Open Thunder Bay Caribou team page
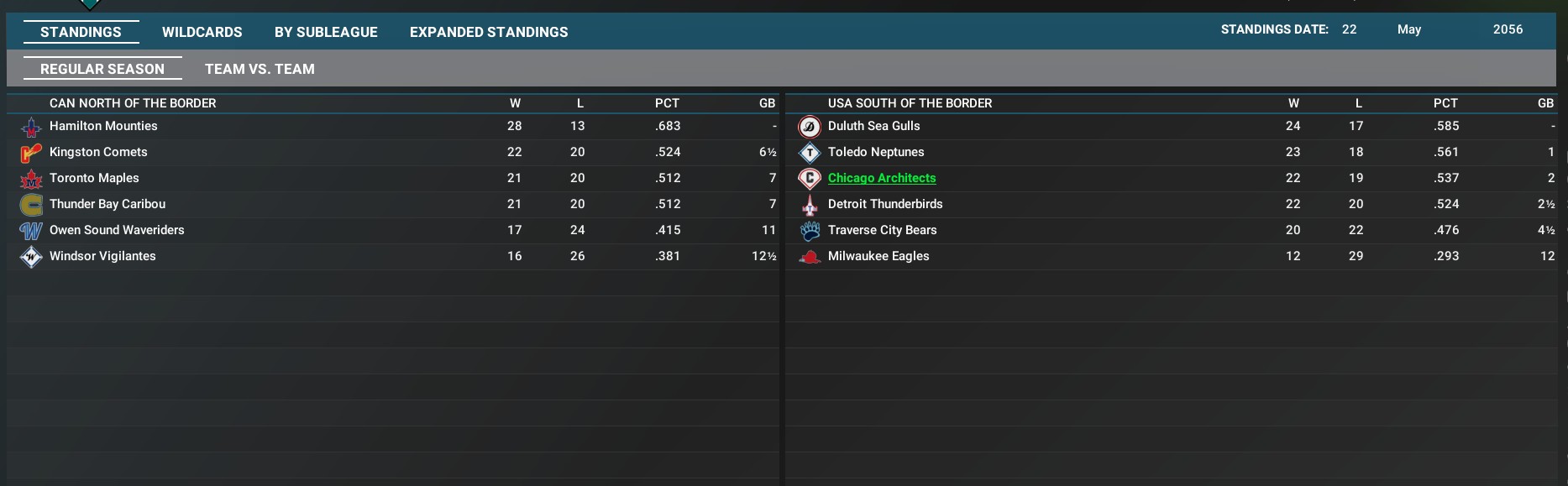Screen dimensions: 1568x486 (x=108, y=204)
